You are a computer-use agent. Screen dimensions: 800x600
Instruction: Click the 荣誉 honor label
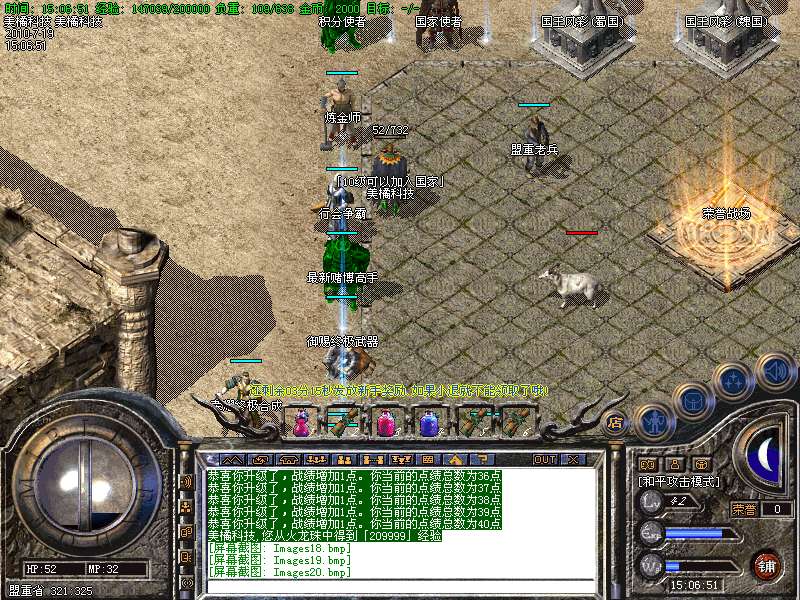(743, 509)
